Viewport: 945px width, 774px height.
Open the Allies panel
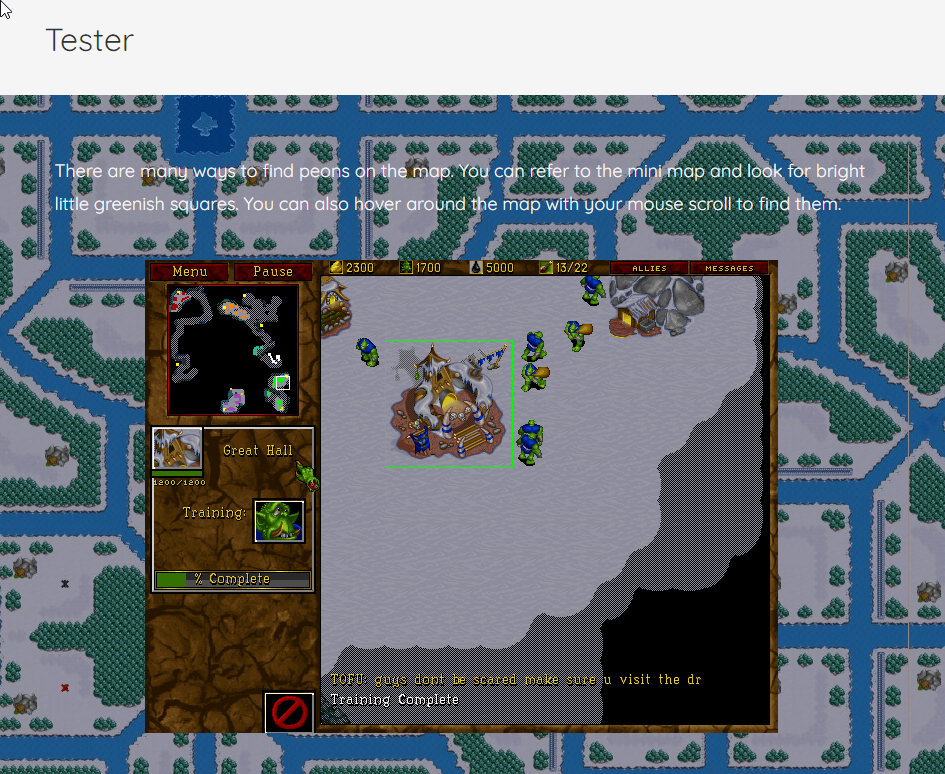(649, 268)
